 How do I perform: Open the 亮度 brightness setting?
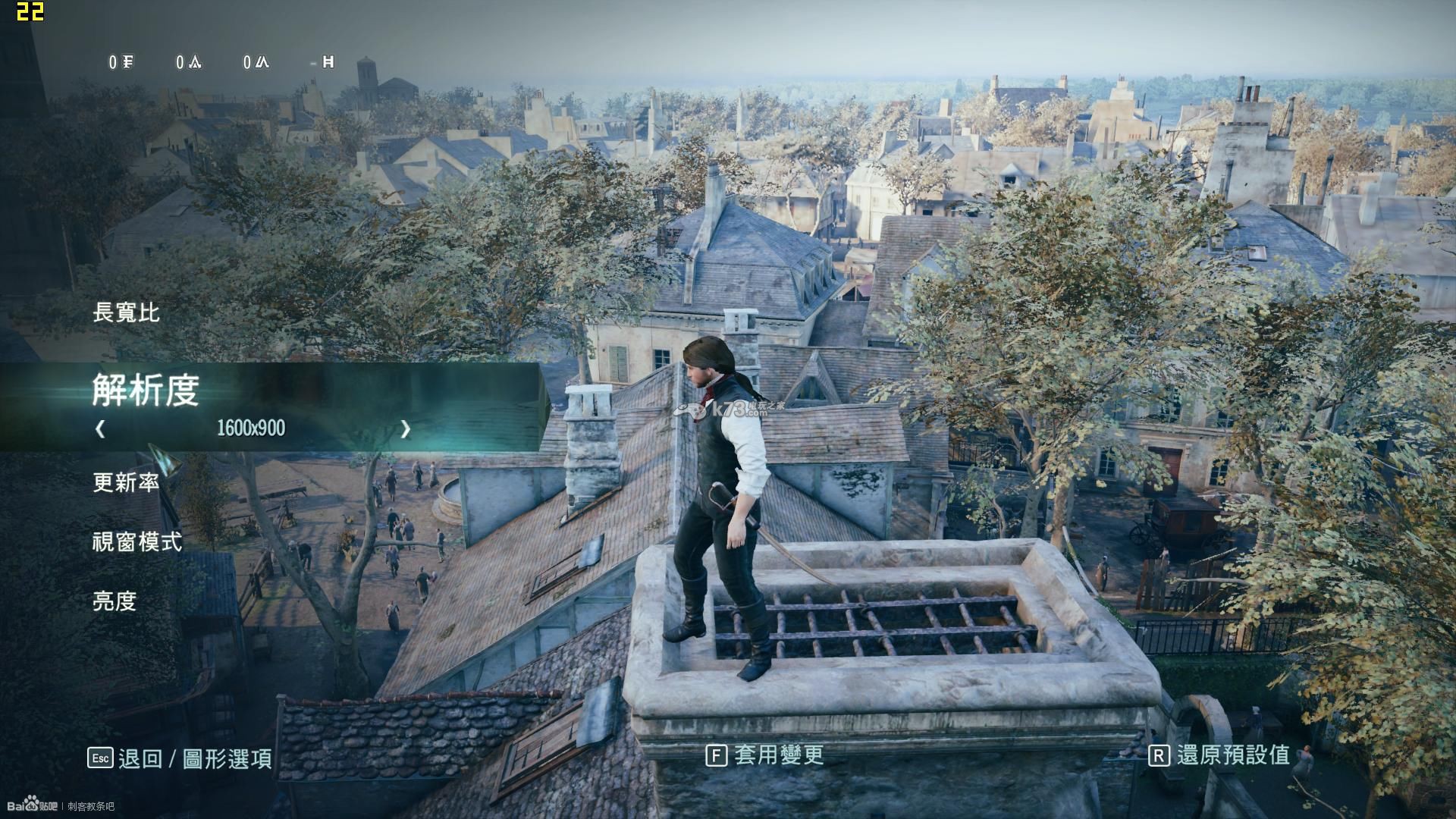pos(115,601)
